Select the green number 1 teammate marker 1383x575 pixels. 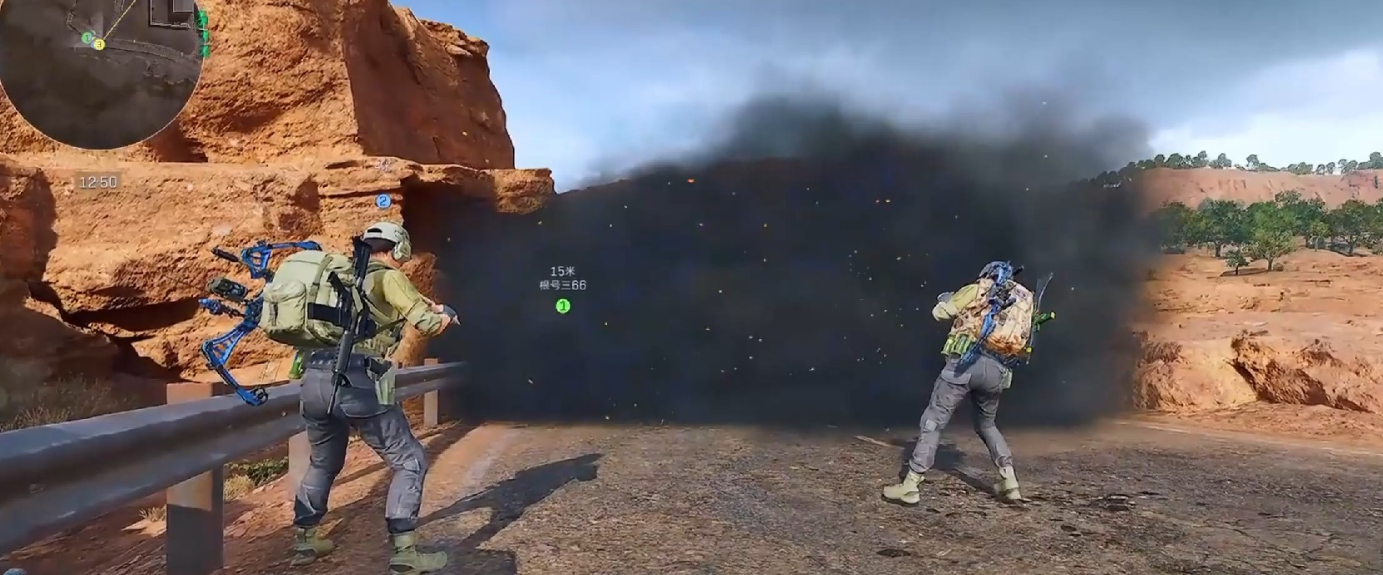[563, 306]
